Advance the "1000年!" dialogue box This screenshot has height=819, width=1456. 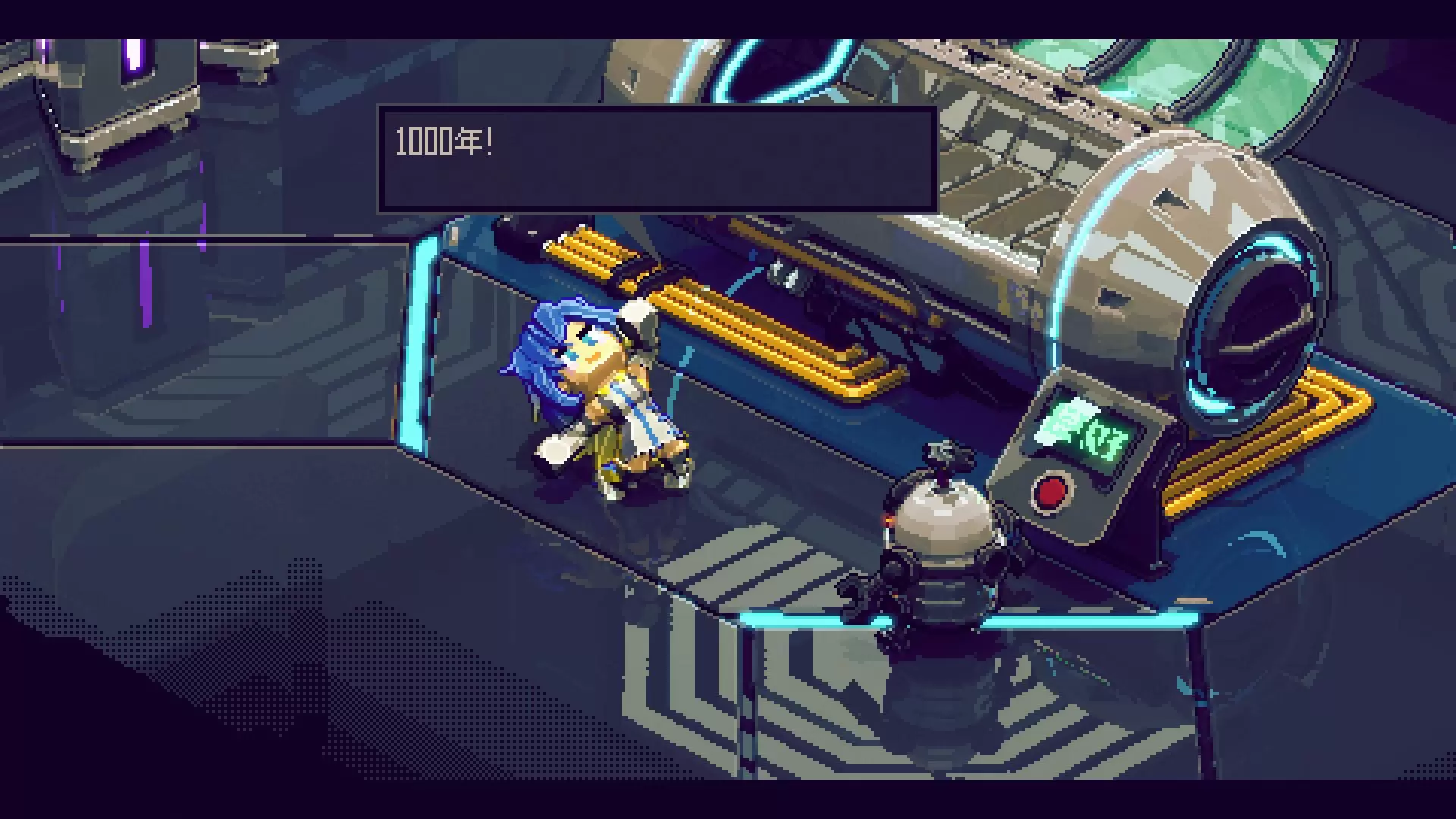point(657,159)
